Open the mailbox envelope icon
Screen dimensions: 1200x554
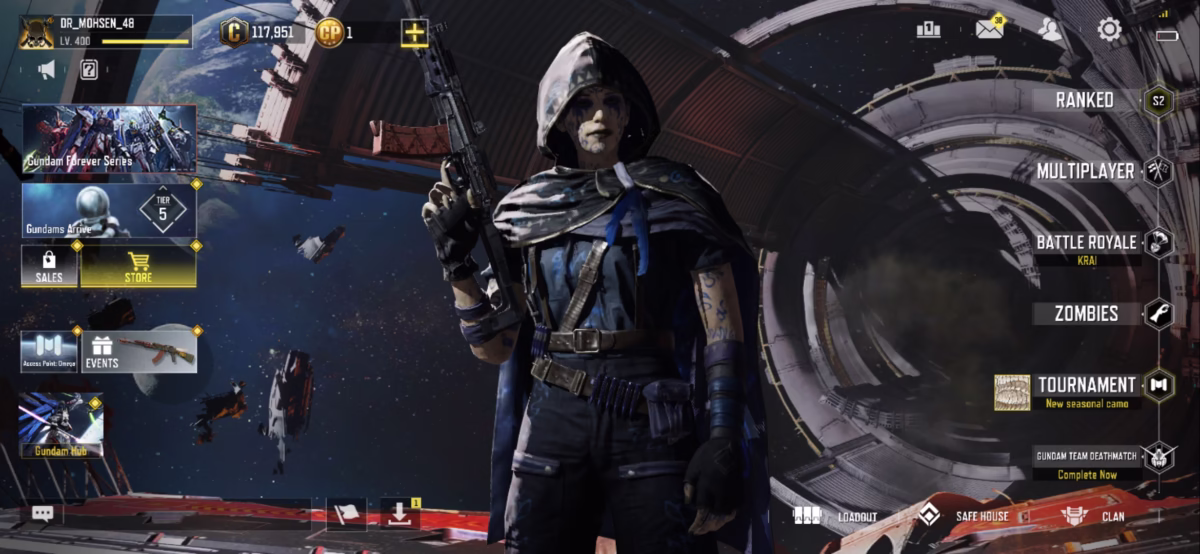pyautogui.click(x=989, y=29)
